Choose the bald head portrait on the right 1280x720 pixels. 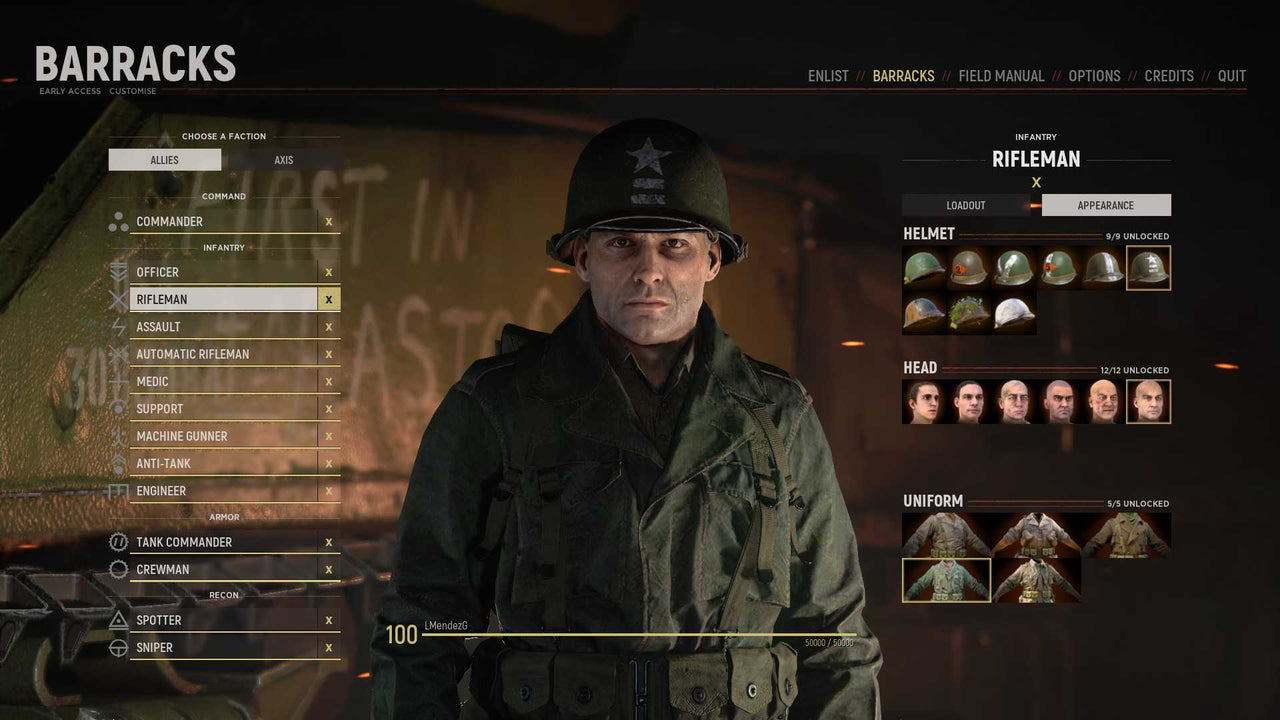(1148, 401)
